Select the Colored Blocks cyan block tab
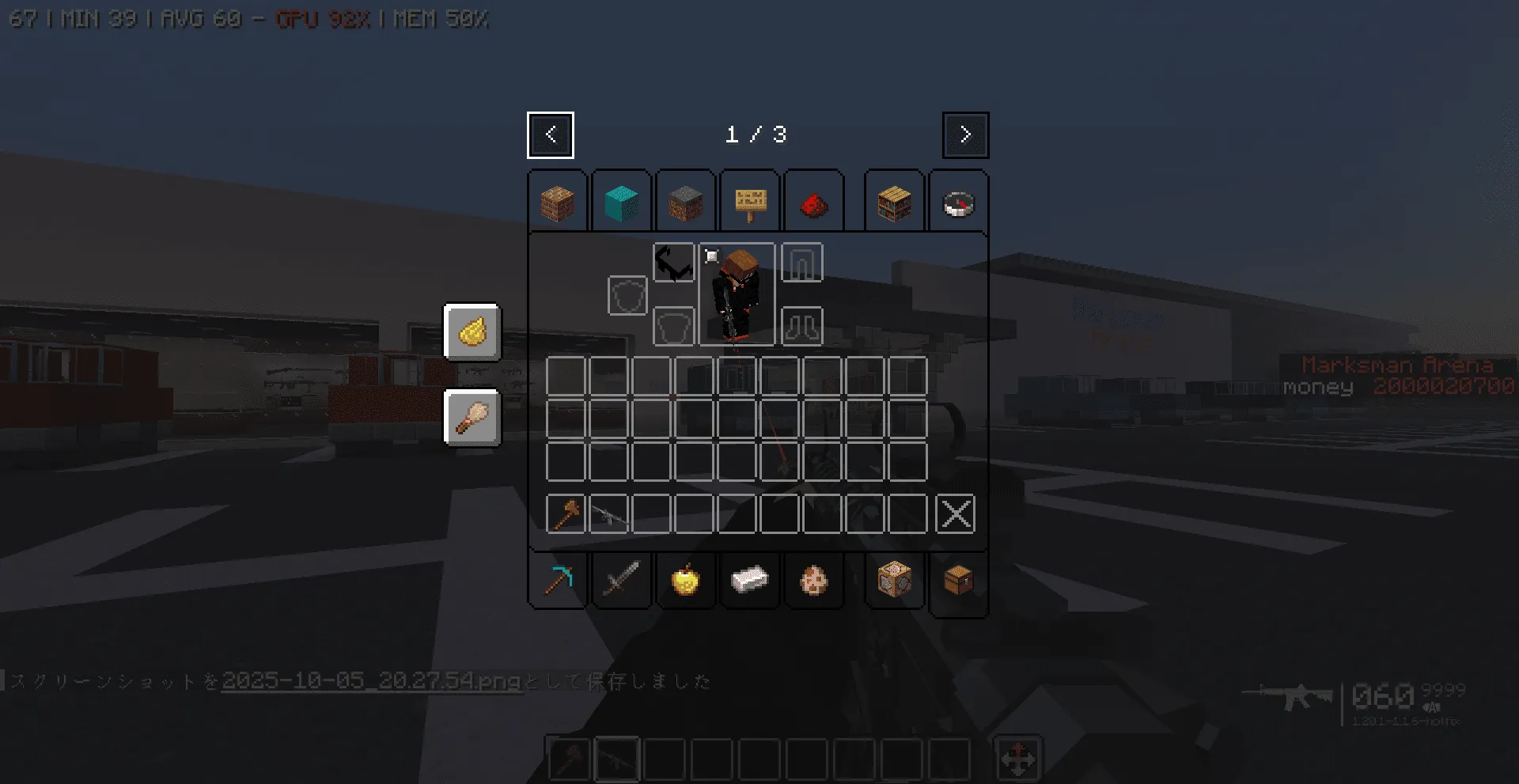 [622, 203]
